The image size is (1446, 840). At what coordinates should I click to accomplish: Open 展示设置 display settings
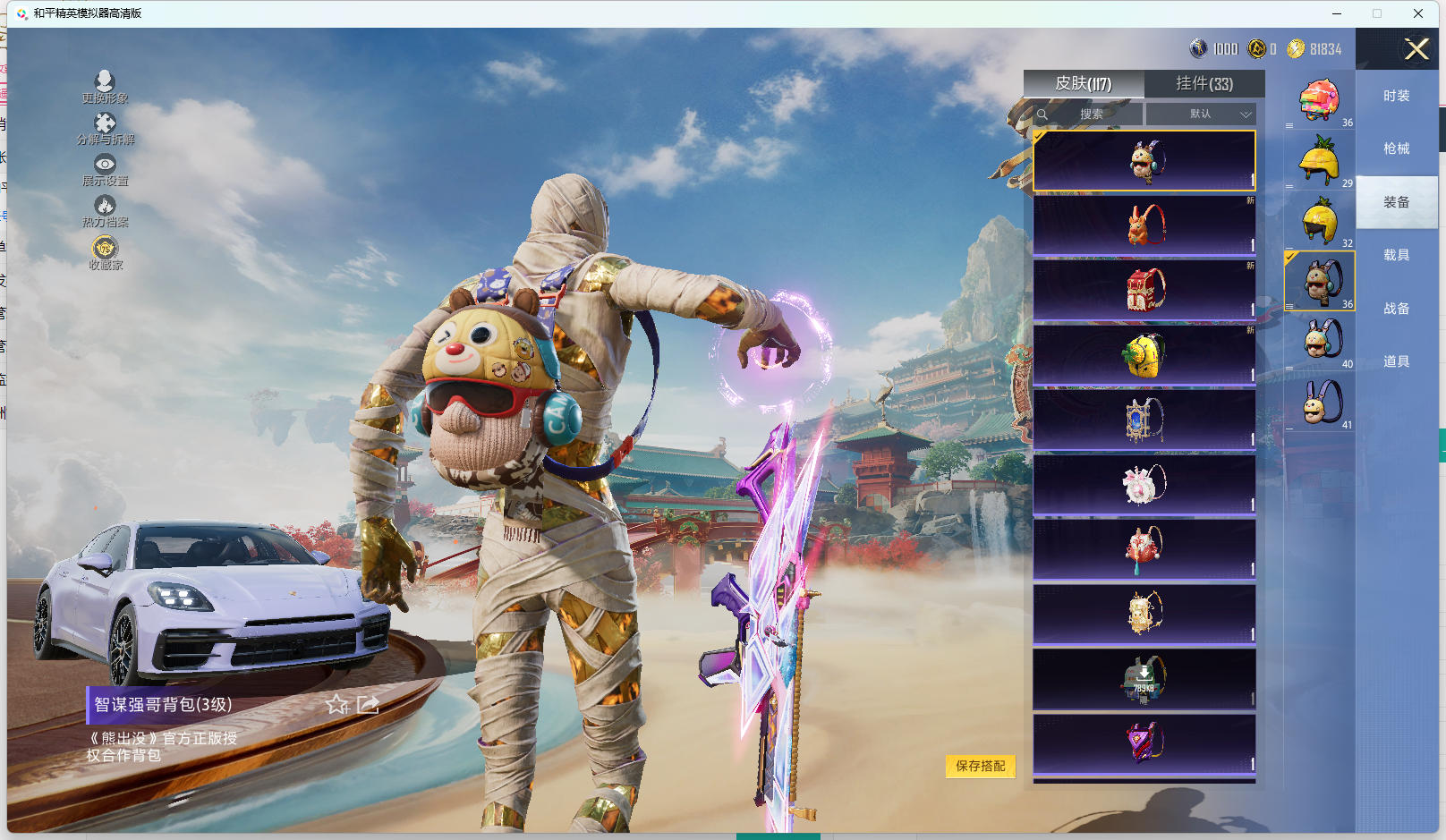tap(105, 169)
